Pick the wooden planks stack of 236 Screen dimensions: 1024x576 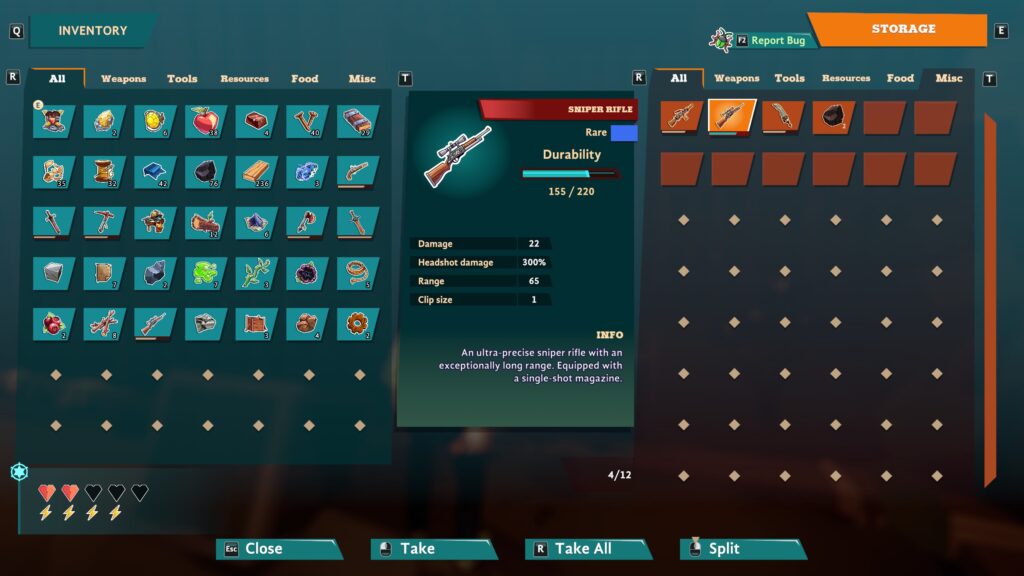point(257,171)
